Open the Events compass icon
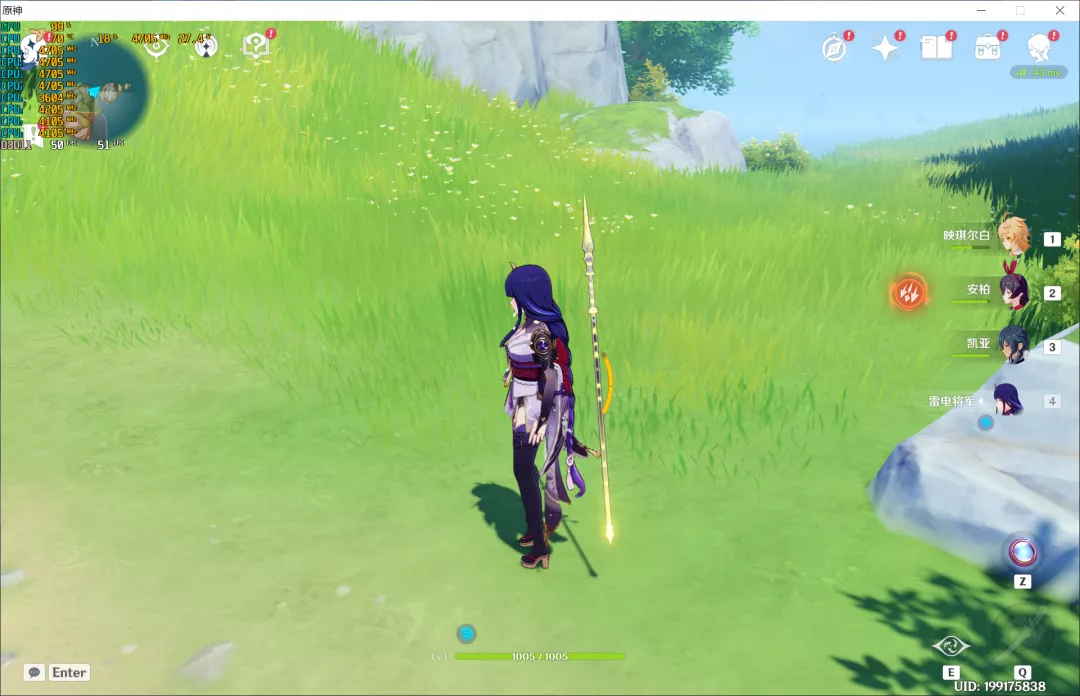Screen dimensions: 1080x696 pos(834,47)
